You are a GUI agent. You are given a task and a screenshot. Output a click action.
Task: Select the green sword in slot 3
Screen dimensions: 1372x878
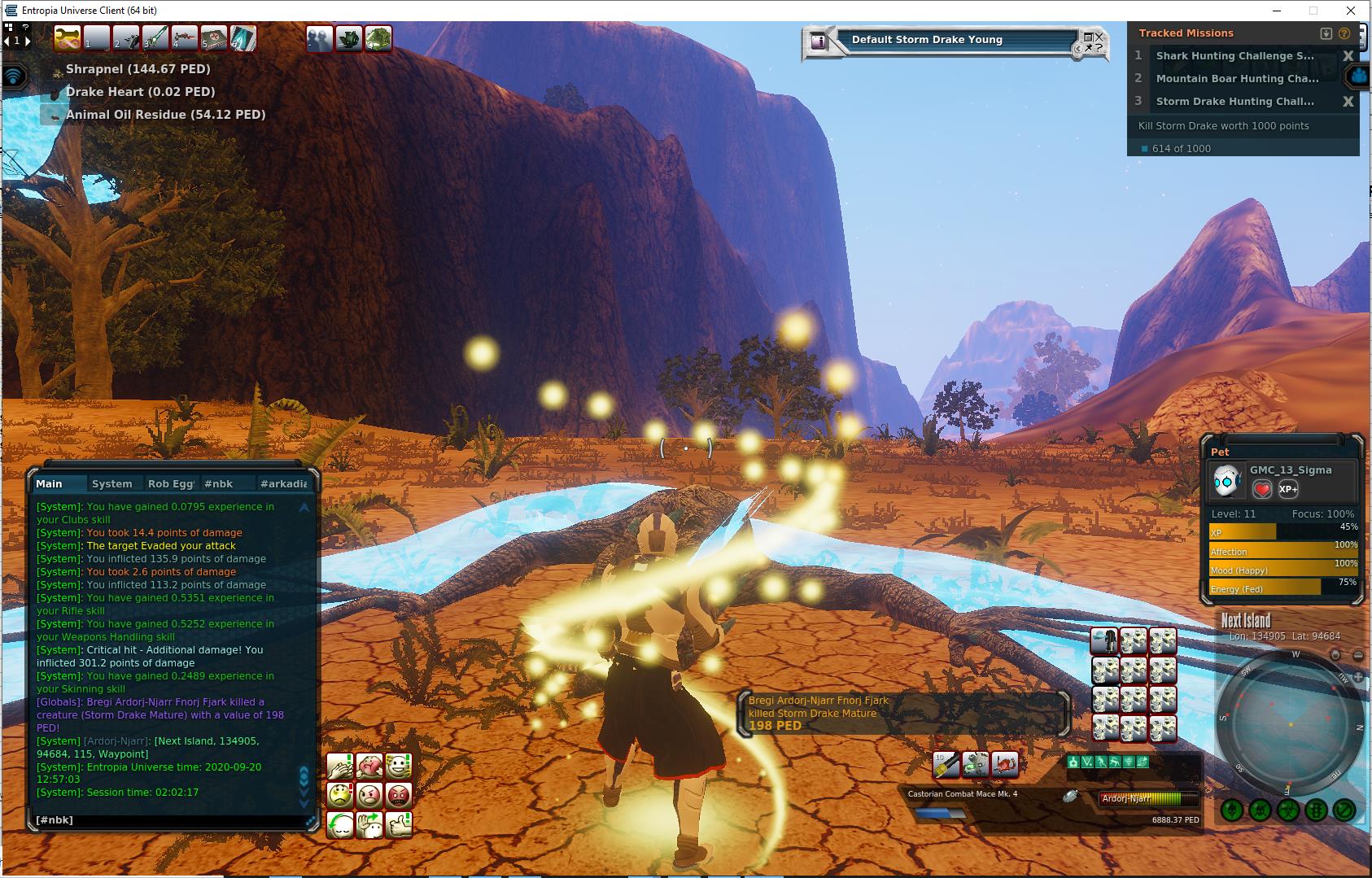155,37
